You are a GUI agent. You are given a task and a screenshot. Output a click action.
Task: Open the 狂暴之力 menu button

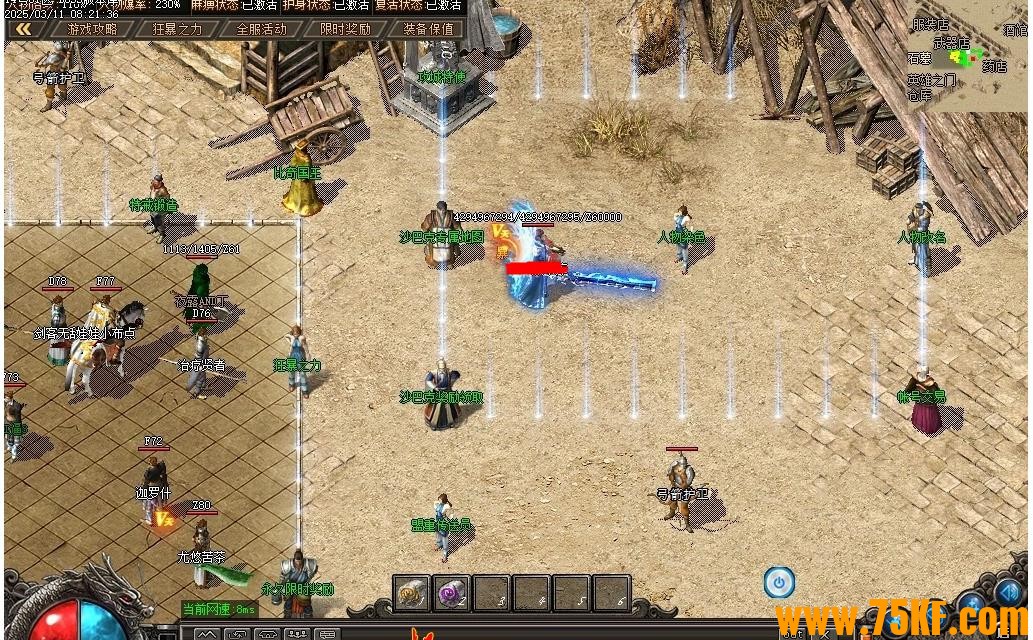(177, 29)
